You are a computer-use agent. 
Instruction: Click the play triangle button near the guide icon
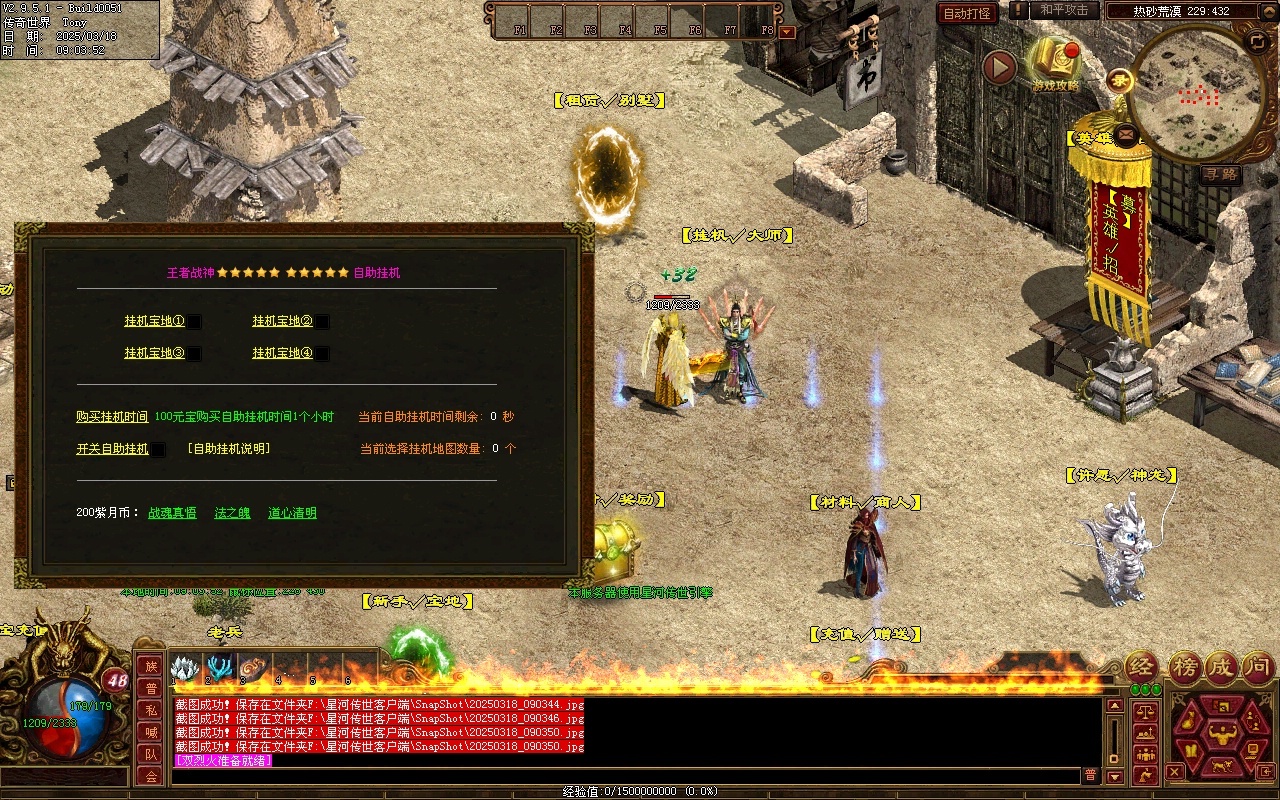(x=998, y=67)
